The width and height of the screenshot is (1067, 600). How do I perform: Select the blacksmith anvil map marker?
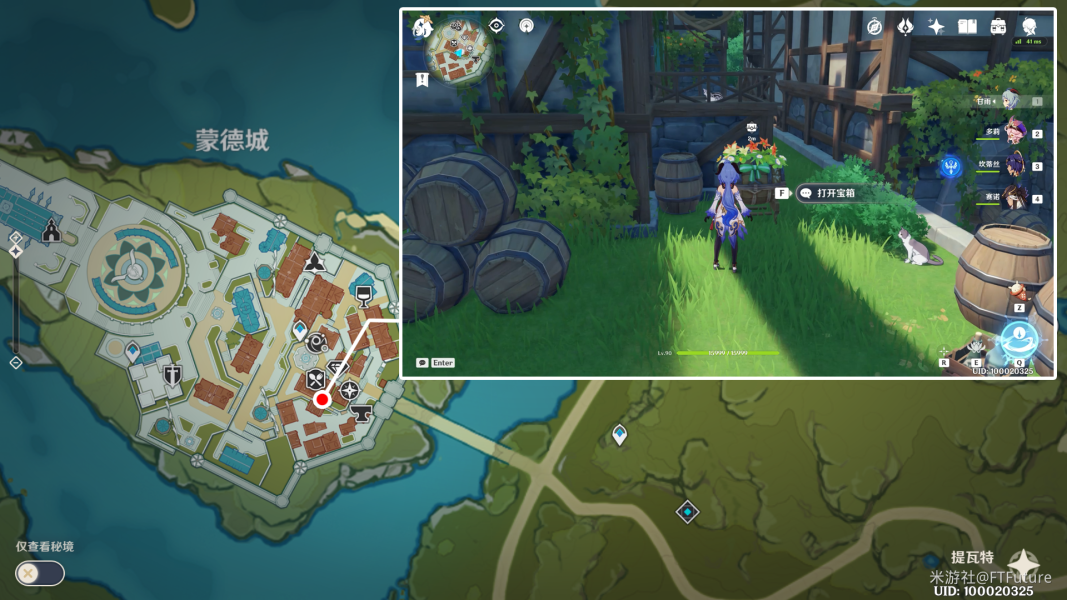(360, 411)
